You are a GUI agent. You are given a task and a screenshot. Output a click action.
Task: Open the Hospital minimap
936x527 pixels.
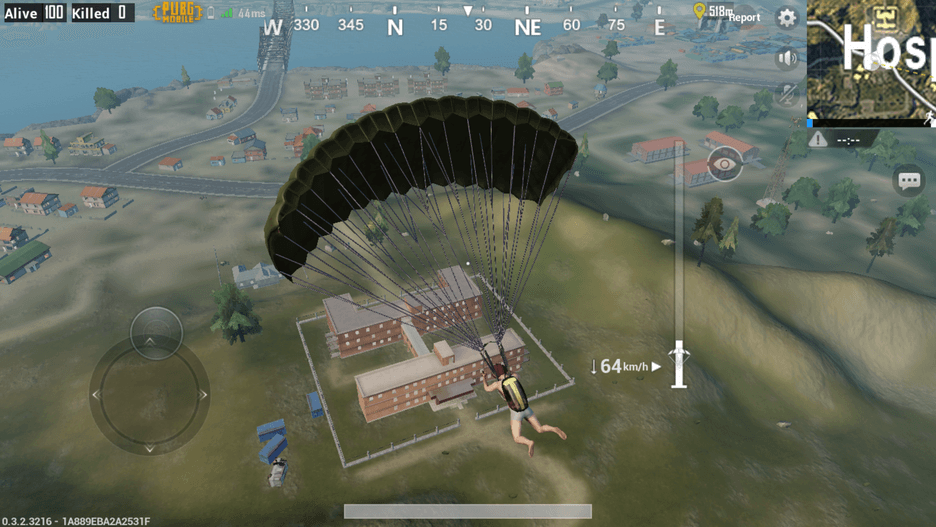pyautogui.click(x=871, y=60)
